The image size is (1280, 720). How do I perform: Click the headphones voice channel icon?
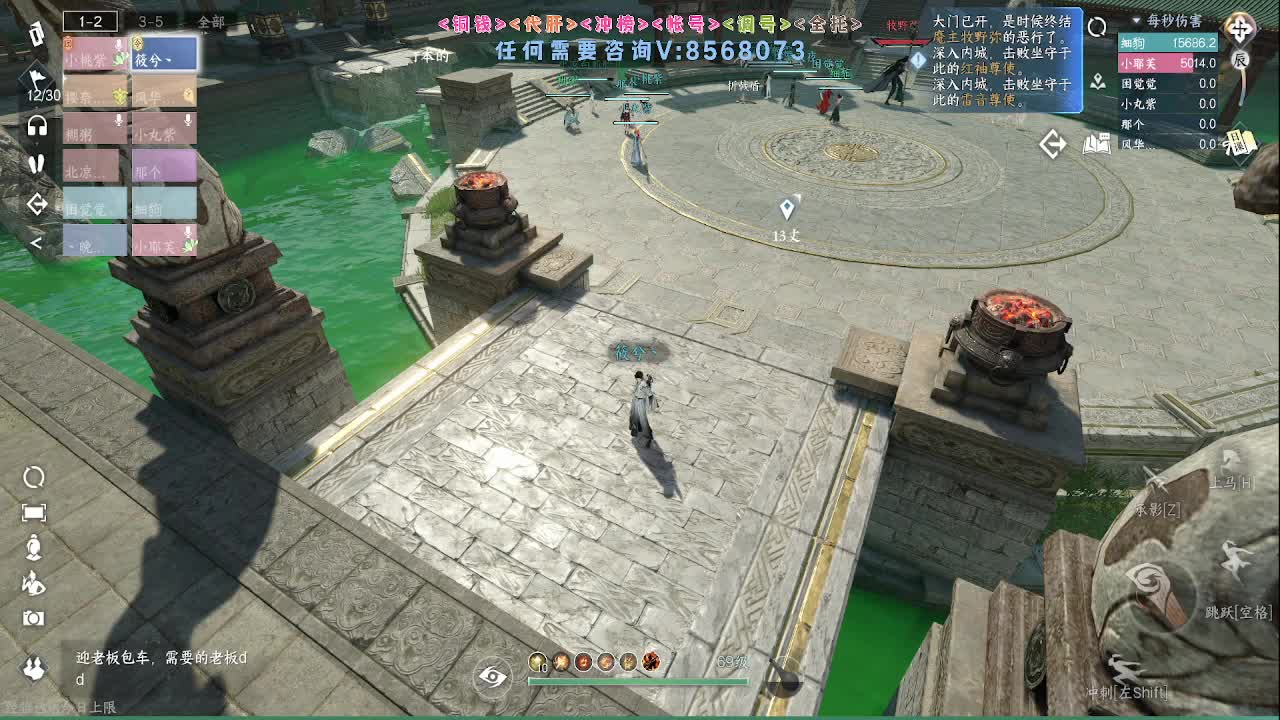tap(35, 125)
